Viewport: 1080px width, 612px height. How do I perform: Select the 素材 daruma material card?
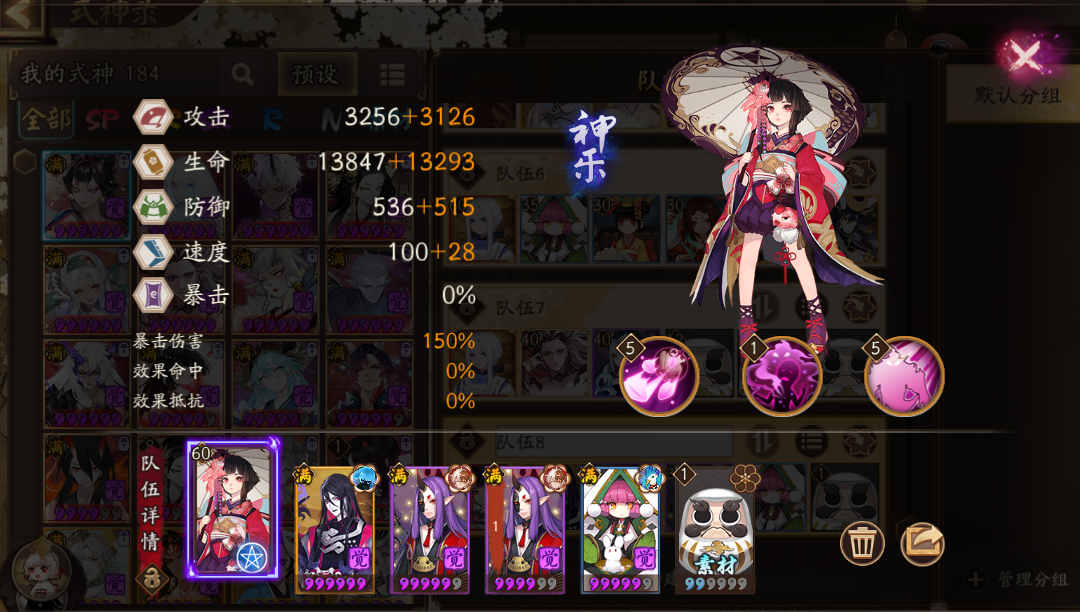714,530
